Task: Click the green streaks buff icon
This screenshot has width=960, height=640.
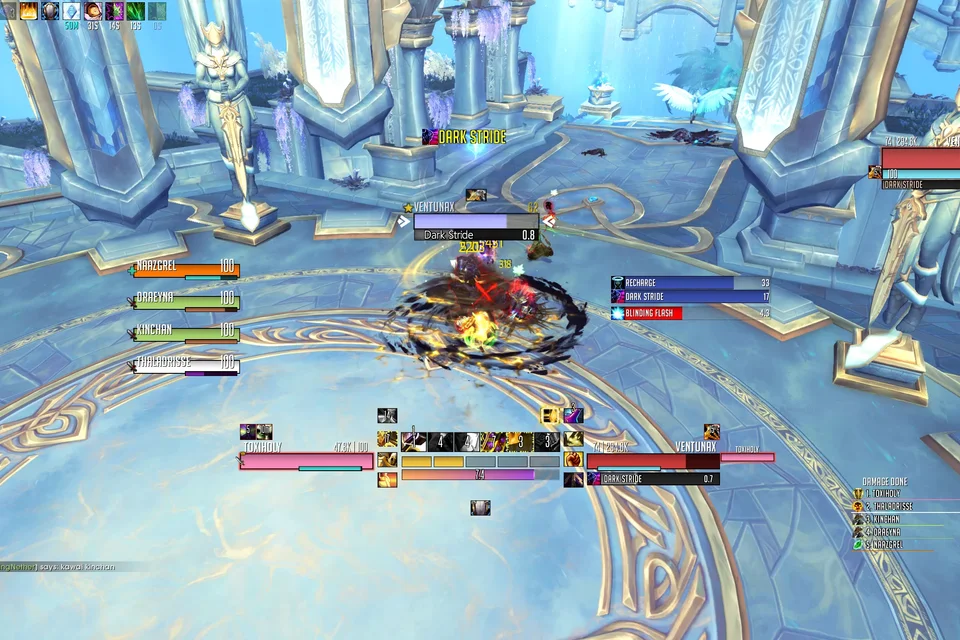Action: 136,11
